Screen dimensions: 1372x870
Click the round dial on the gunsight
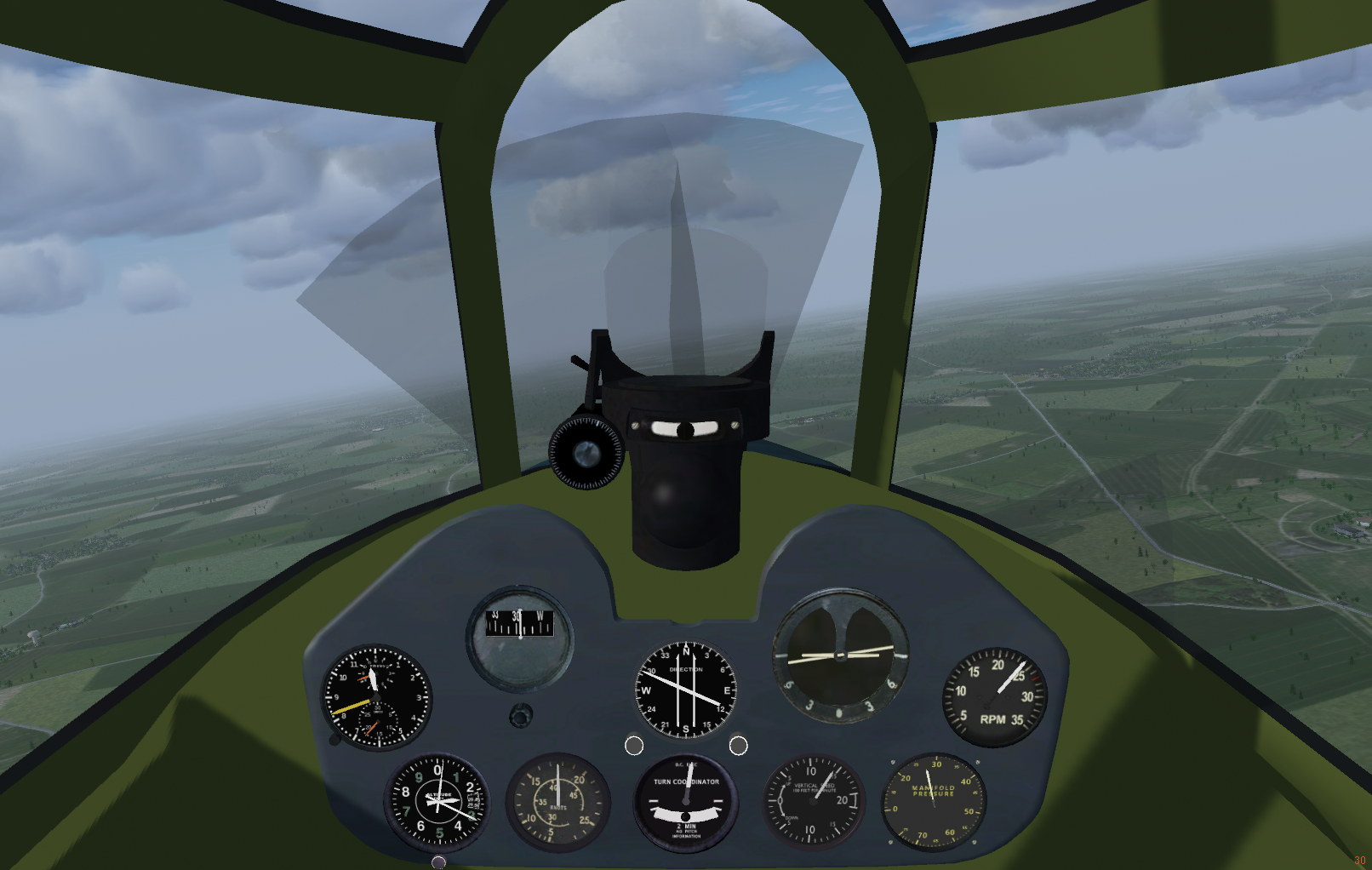point(586,453)
